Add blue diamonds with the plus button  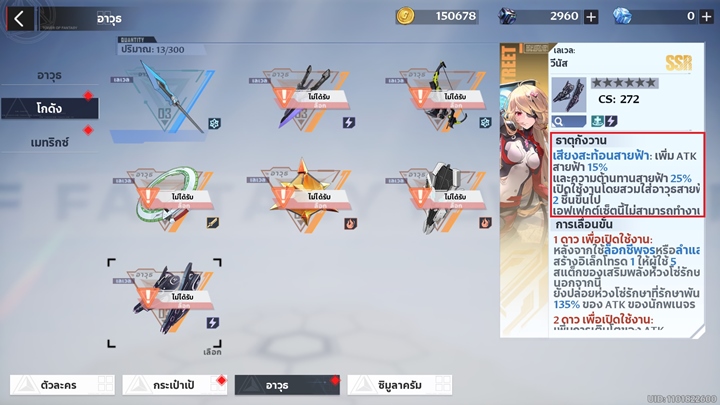pos(707,16)
